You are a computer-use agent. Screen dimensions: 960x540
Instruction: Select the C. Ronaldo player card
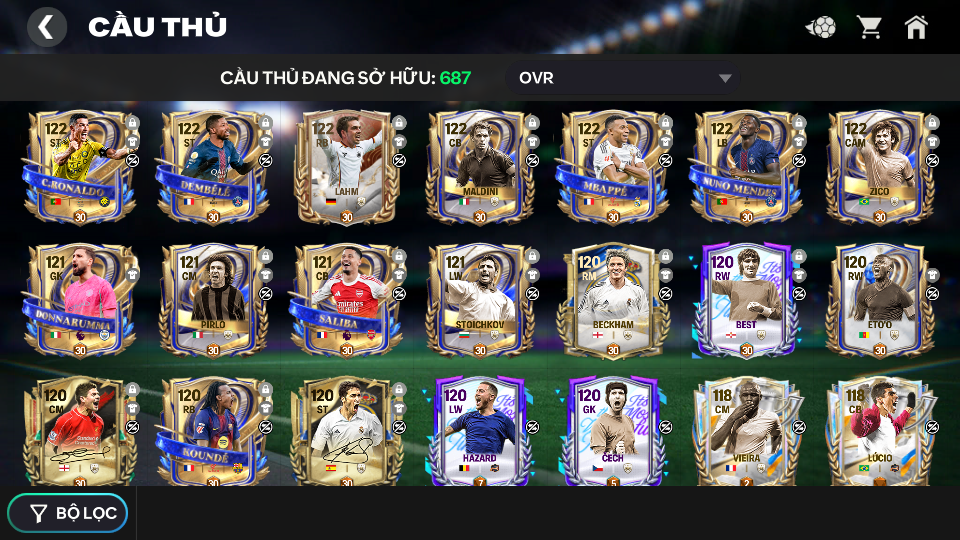tap(79, 167)
